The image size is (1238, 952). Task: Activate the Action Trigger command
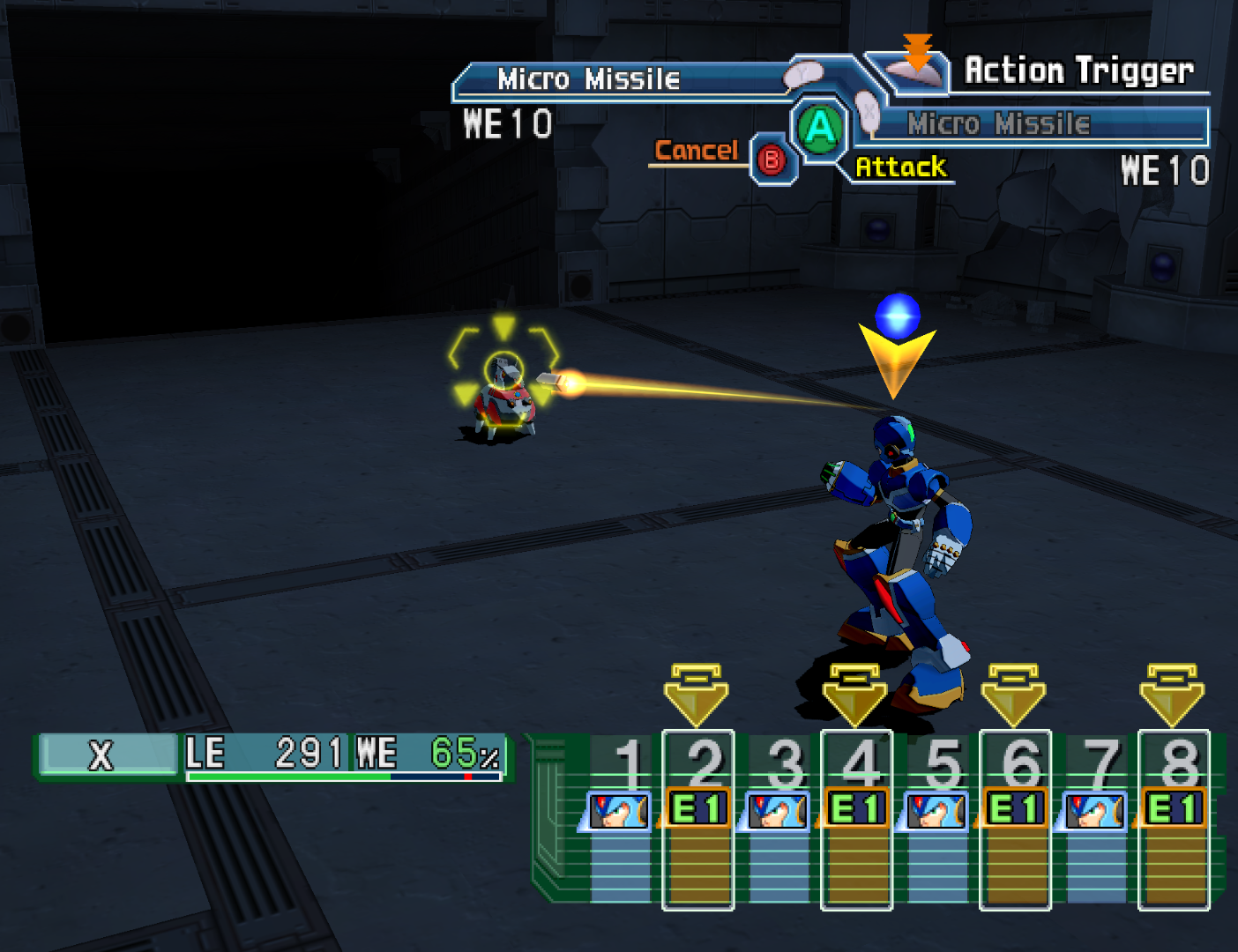pyautogui.click(x=1078, y=71)
